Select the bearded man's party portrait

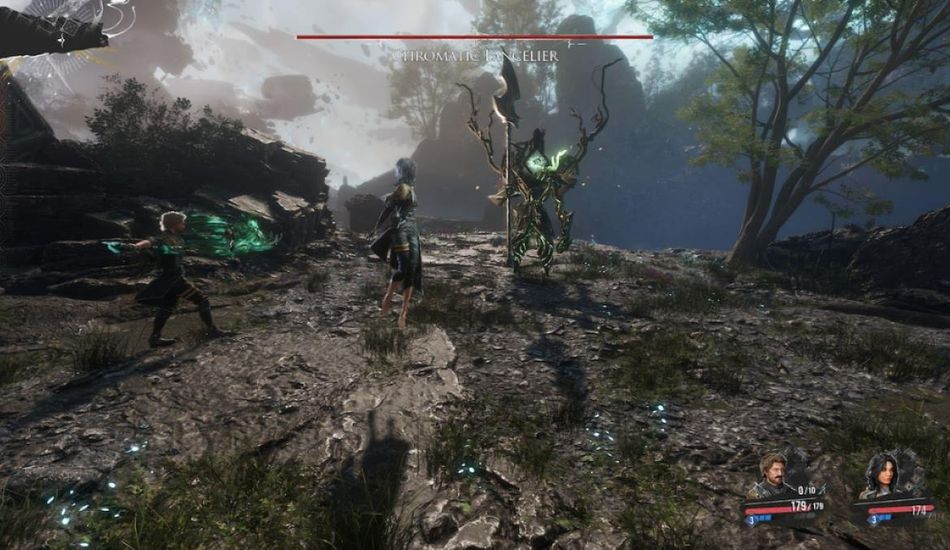click(774, 474)
